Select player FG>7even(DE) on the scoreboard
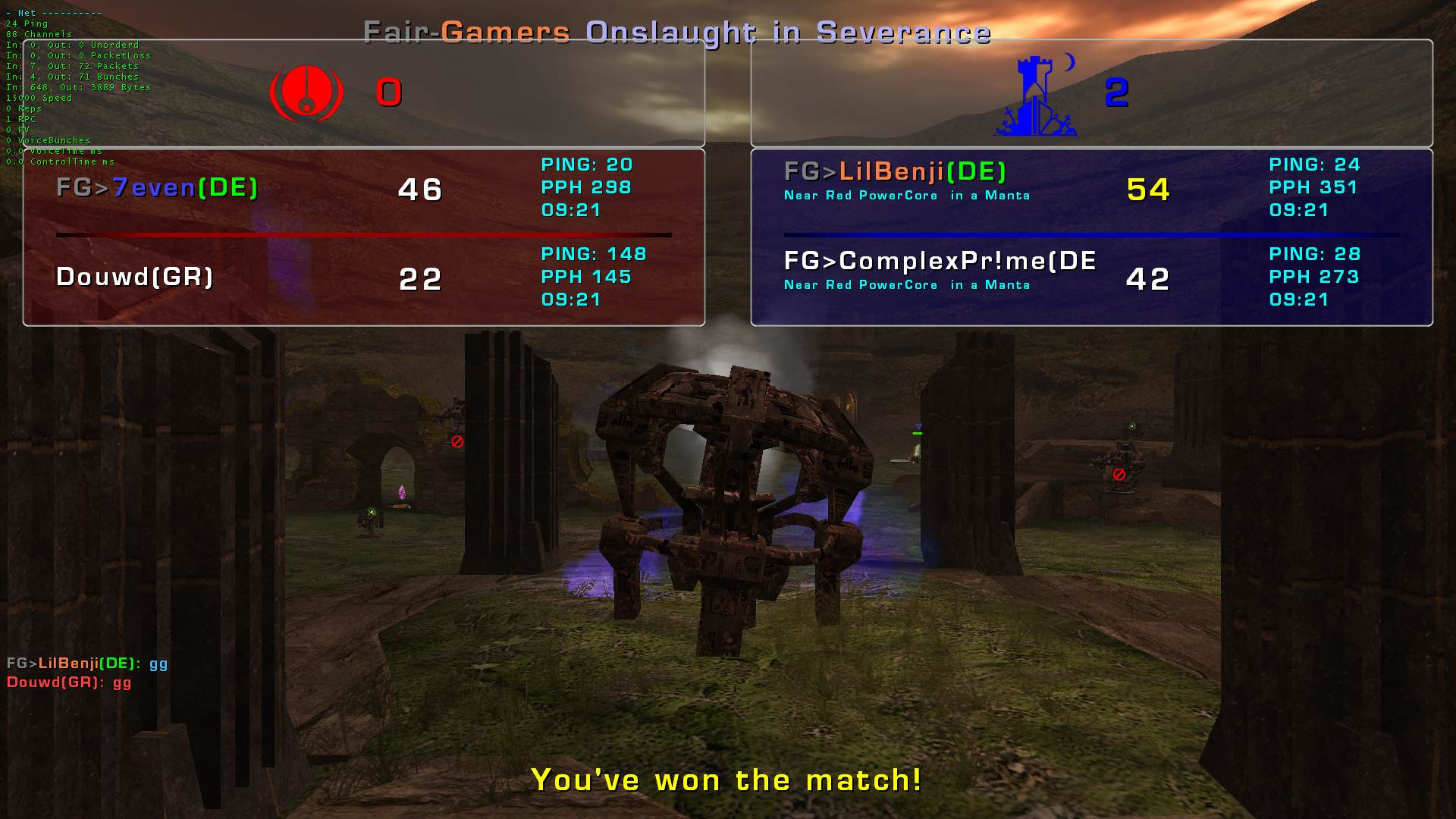Screen dimensions: 1456x819 158,187
